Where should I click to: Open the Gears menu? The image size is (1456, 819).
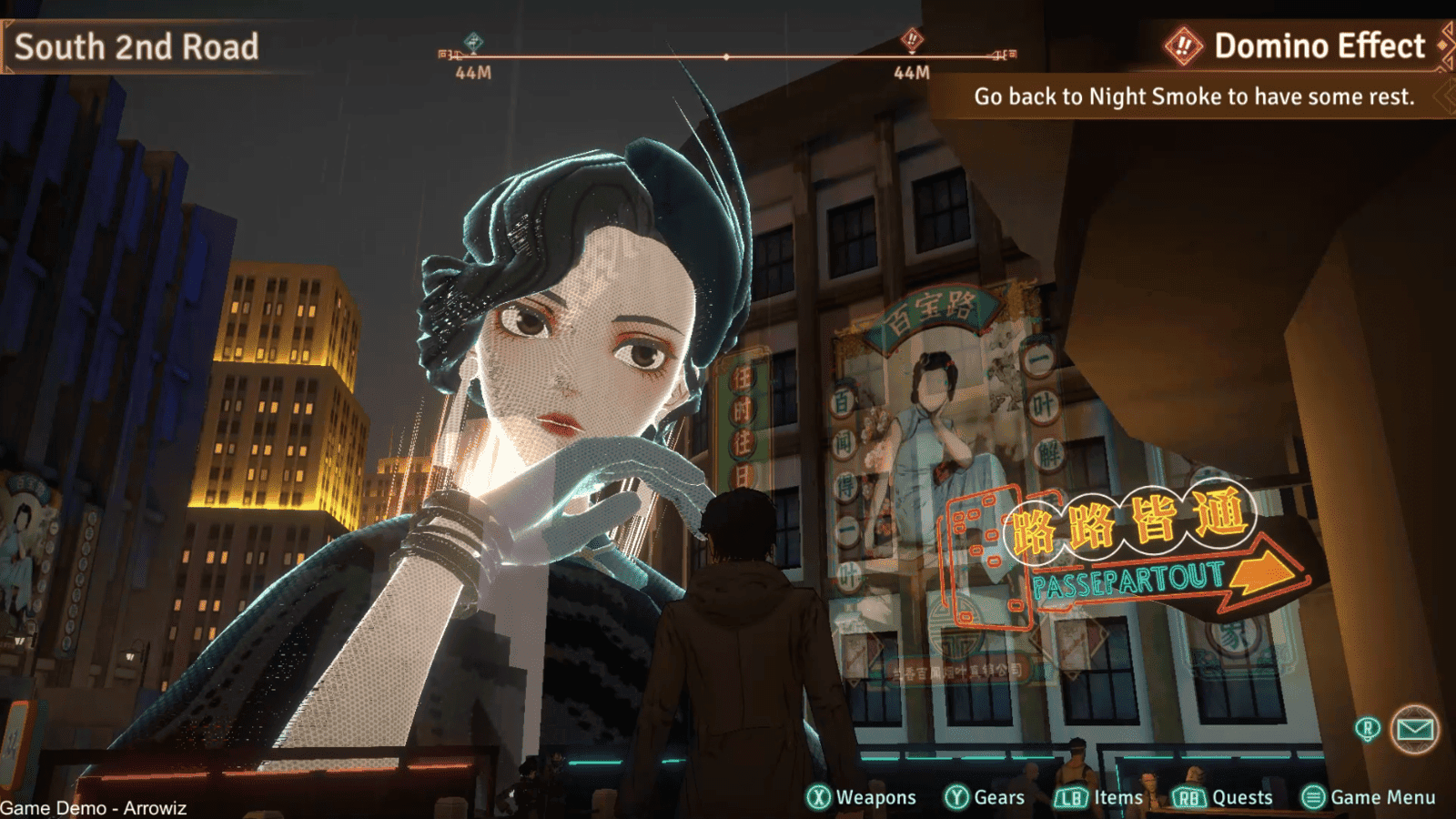tap(985, 797)
